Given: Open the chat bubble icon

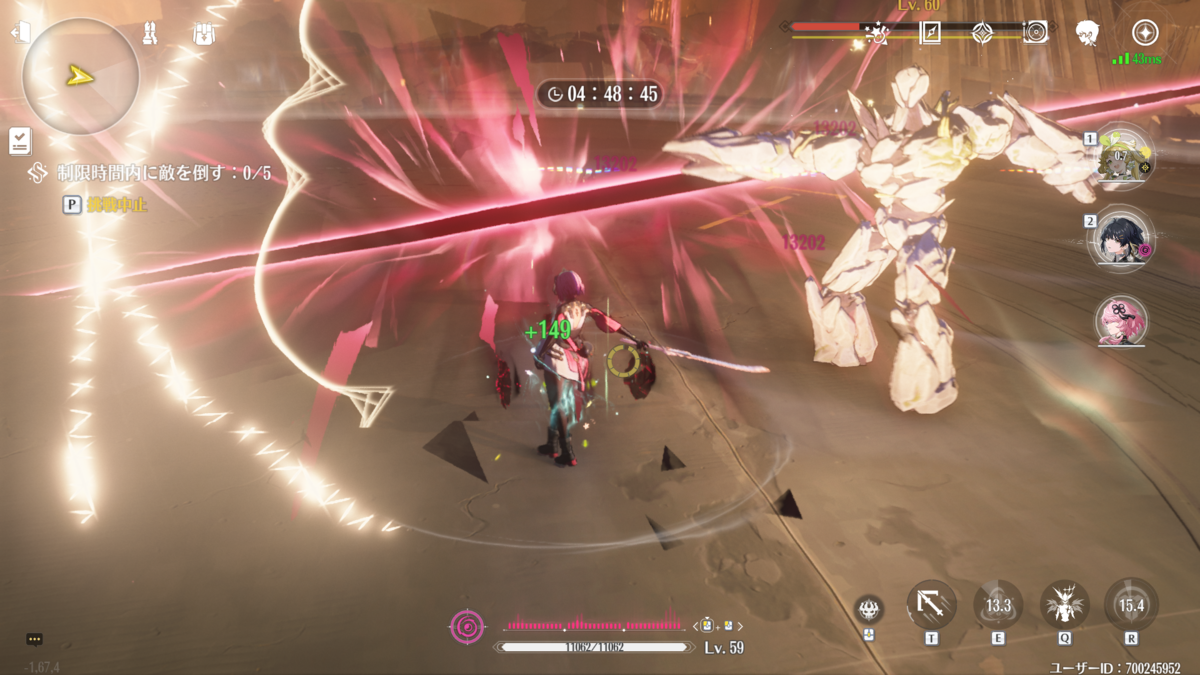Looking at the screenshot, I should (35, 639).
